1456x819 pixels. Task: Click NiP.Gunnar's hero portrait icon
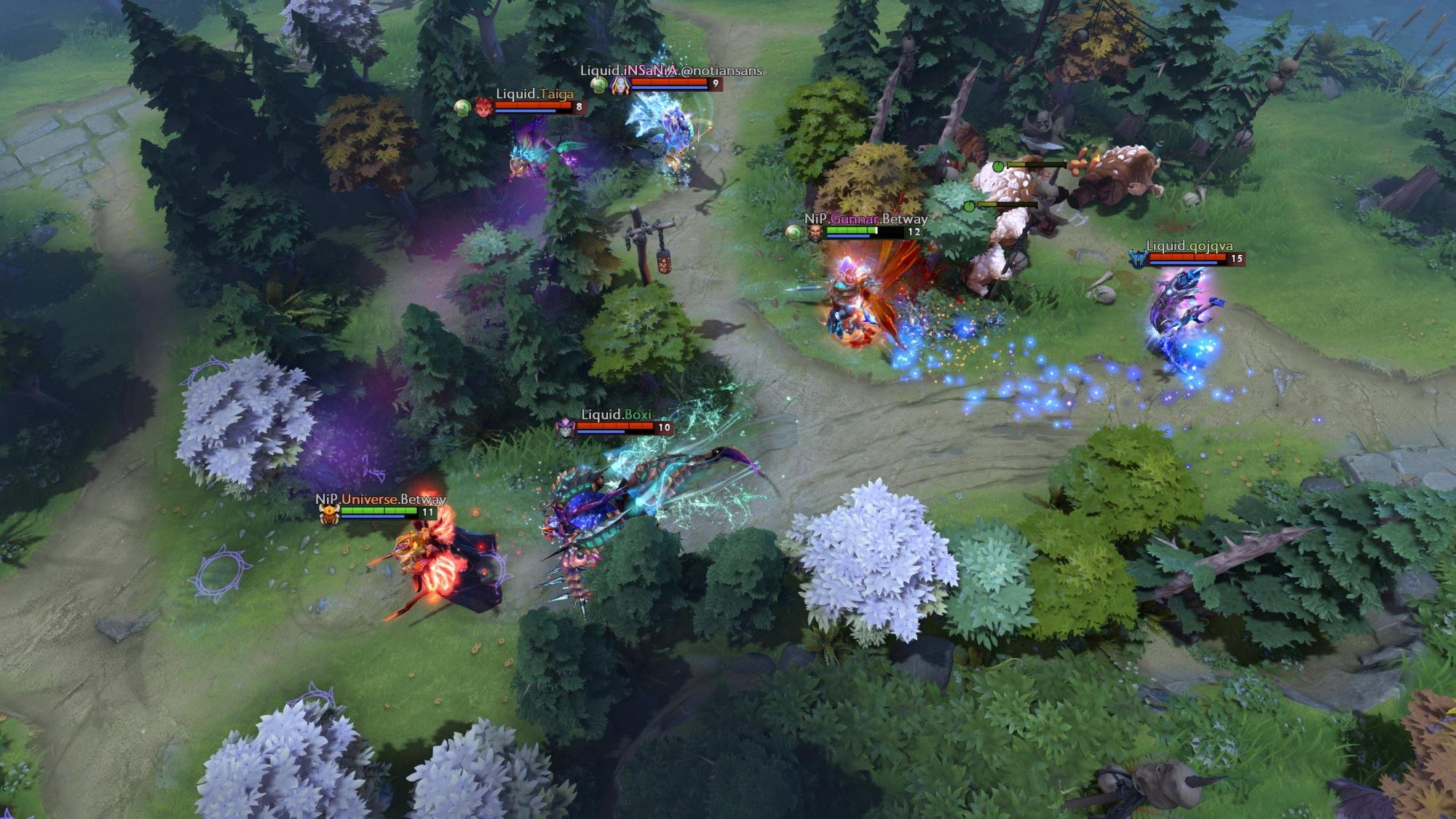tap(815, 233)
